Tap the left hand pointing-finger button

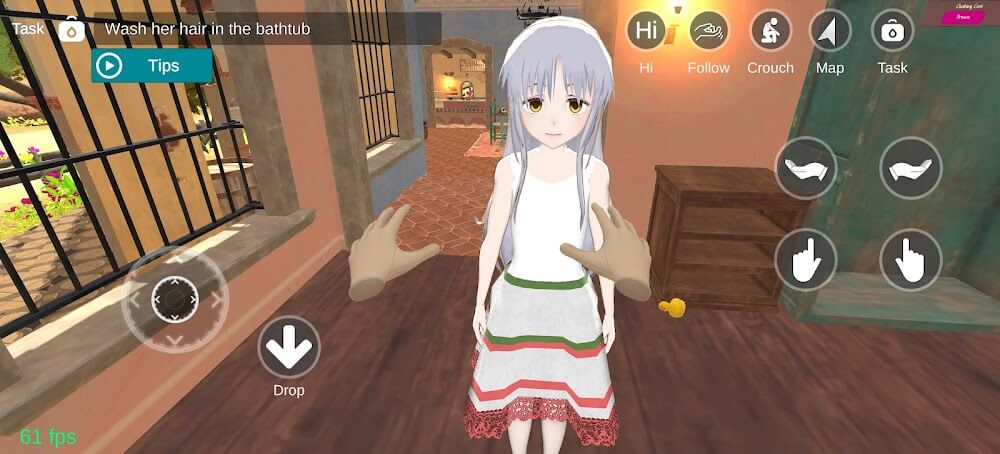pos(806,260)
